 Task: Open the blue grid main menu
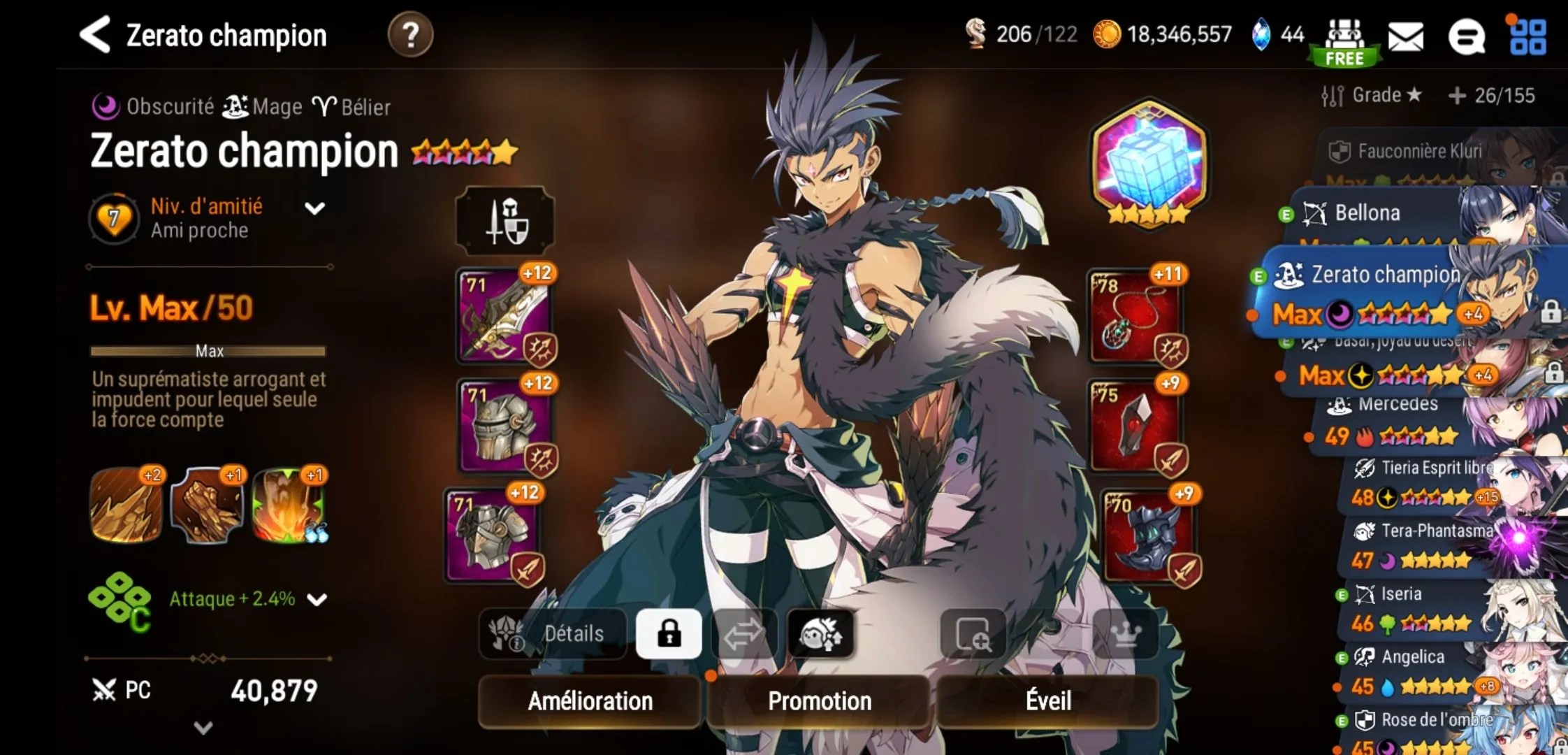tap(1527, 36)
